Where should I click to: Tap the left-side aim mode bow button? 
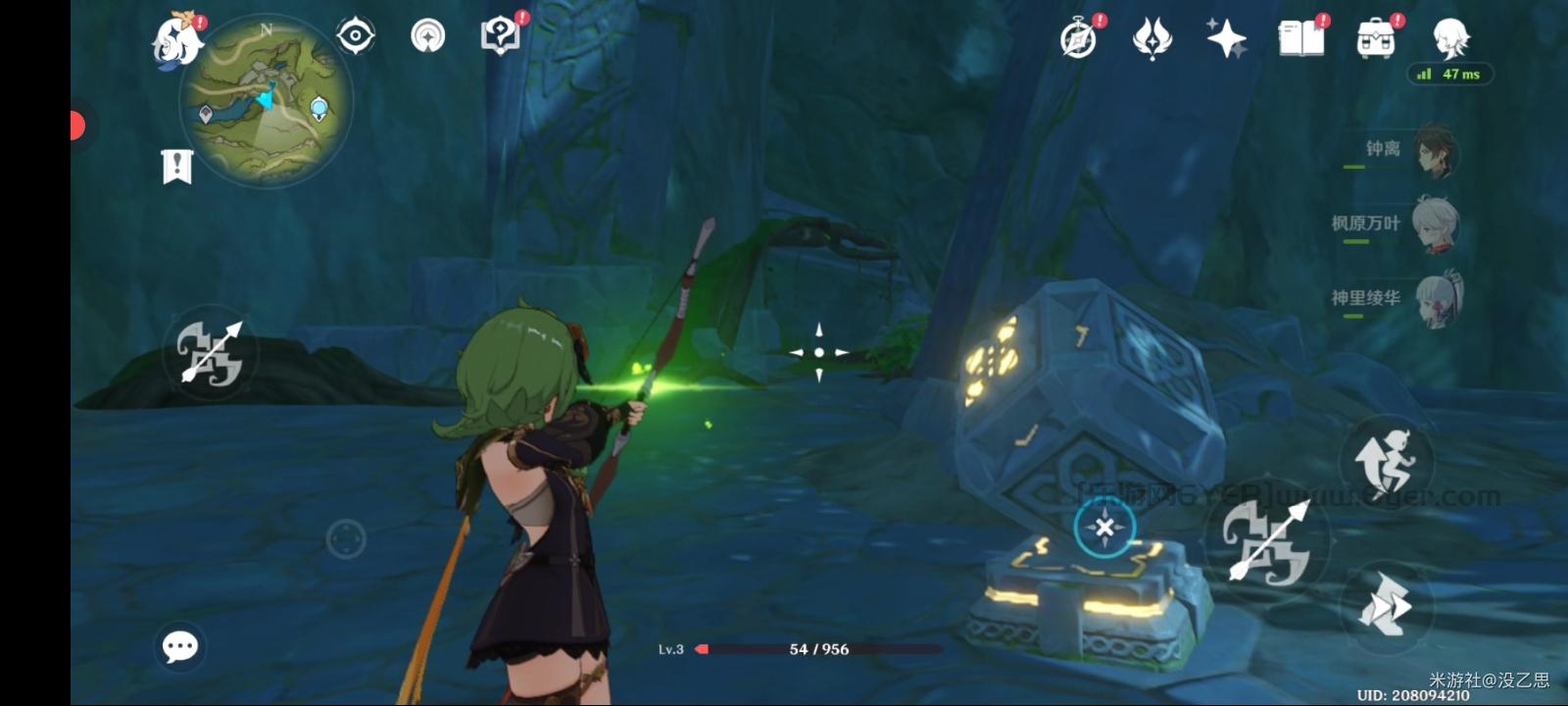pos(210,353)
